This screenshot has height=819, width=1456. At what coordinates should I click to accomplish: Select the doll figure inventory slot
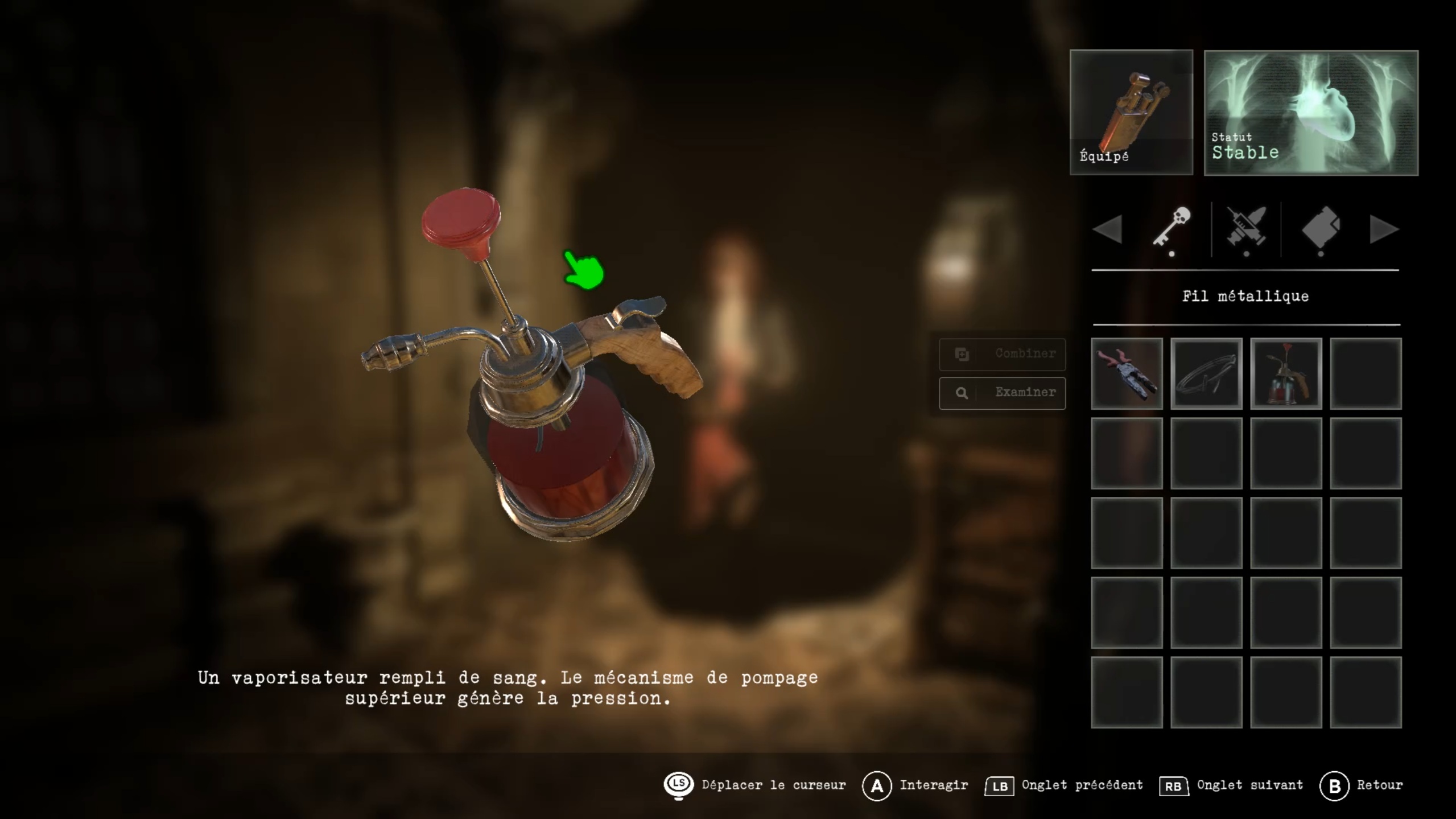point(1127,373)
